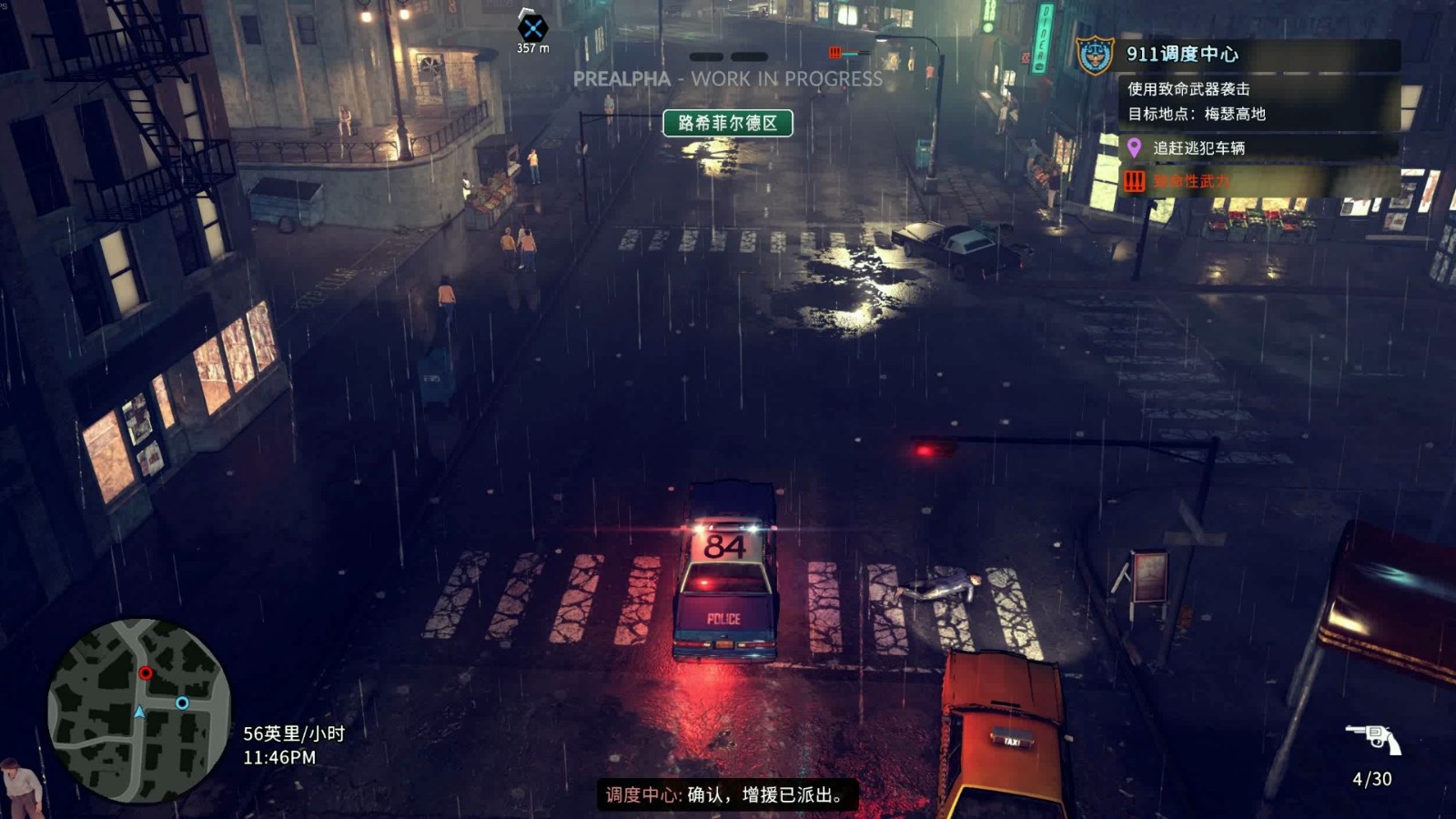This screenshot has width=1456, height=819.
Task: Click the 致命性武力 red alert entry
Action: (1190, 181)
